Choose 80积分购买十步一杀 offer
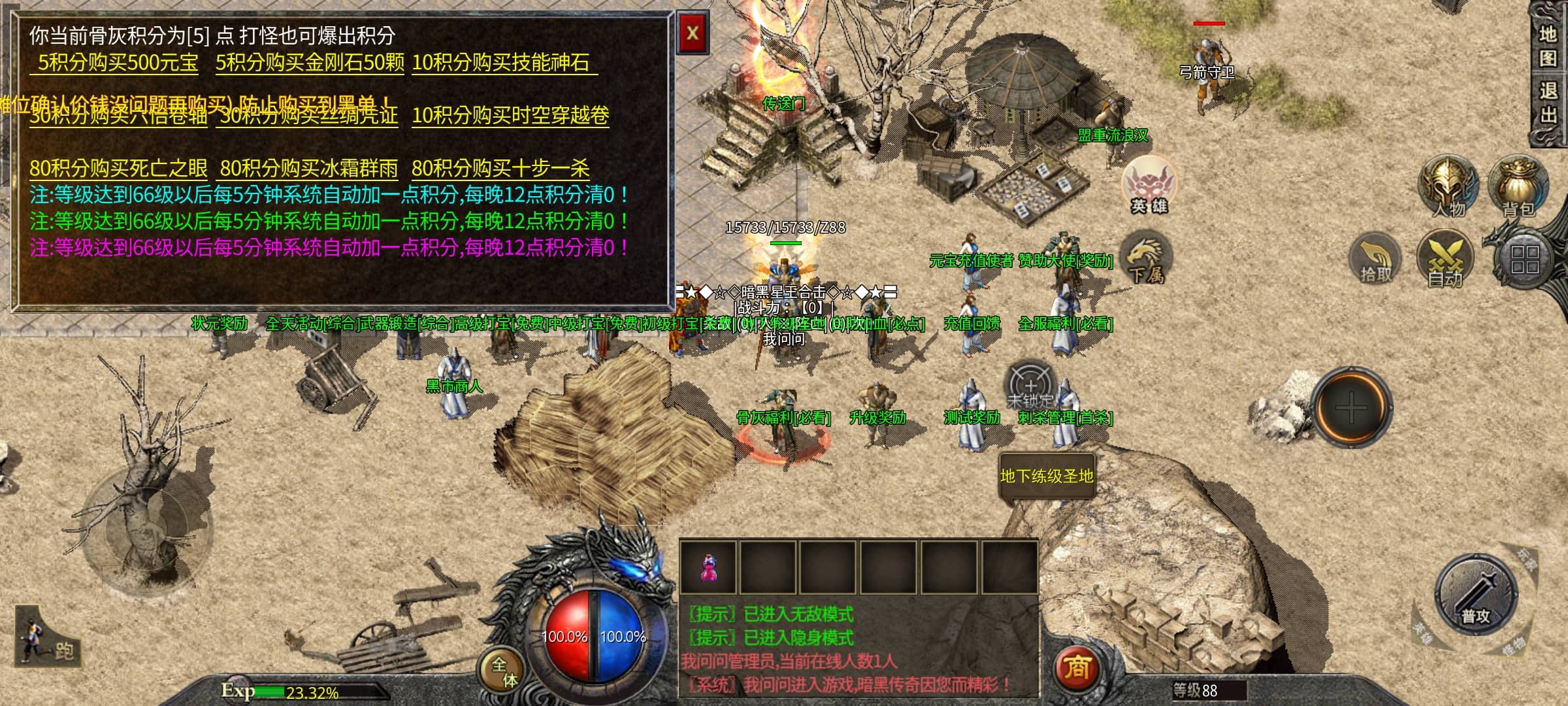Image resolution: width=1568 pixels, height=706 pixels. point(500,169)
